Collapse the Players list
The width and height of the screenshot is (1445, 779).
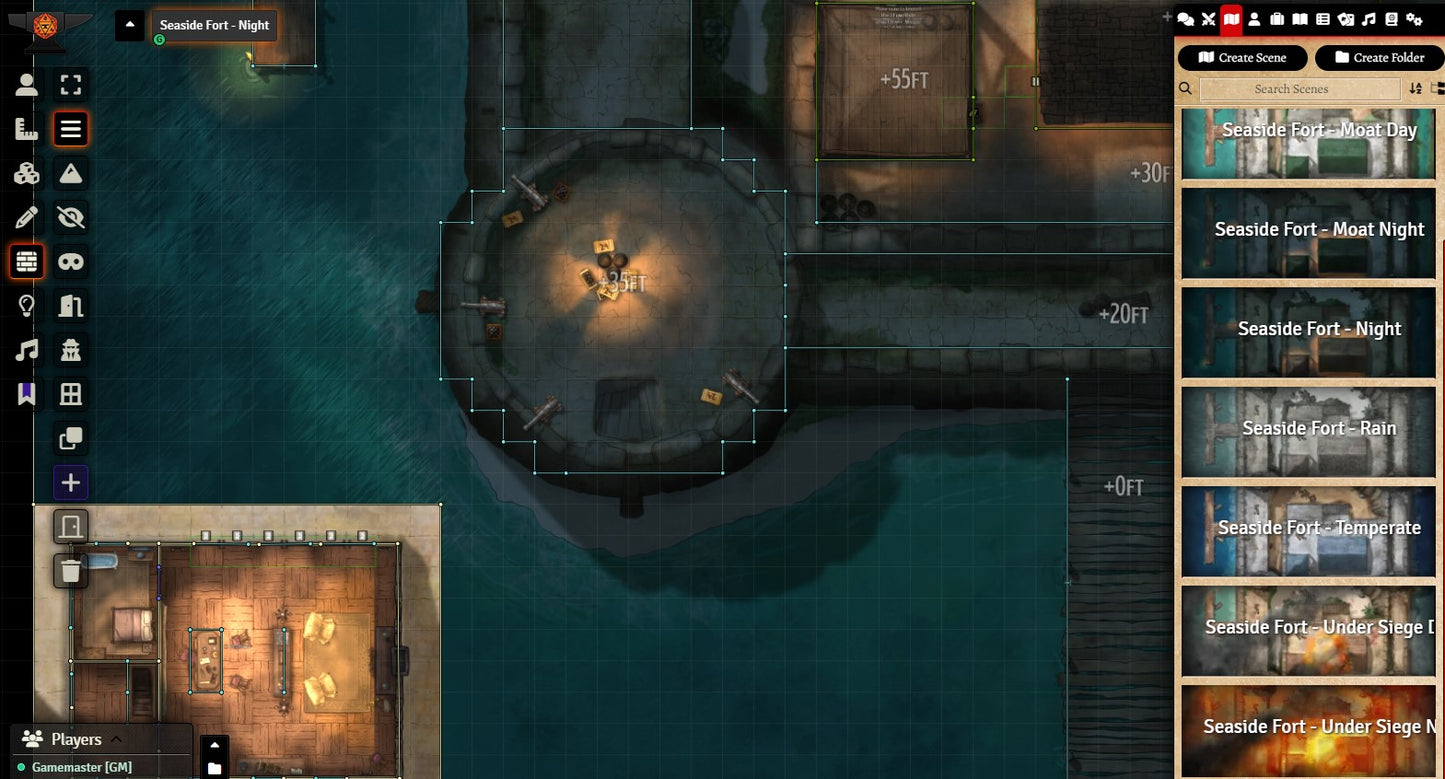116,739
